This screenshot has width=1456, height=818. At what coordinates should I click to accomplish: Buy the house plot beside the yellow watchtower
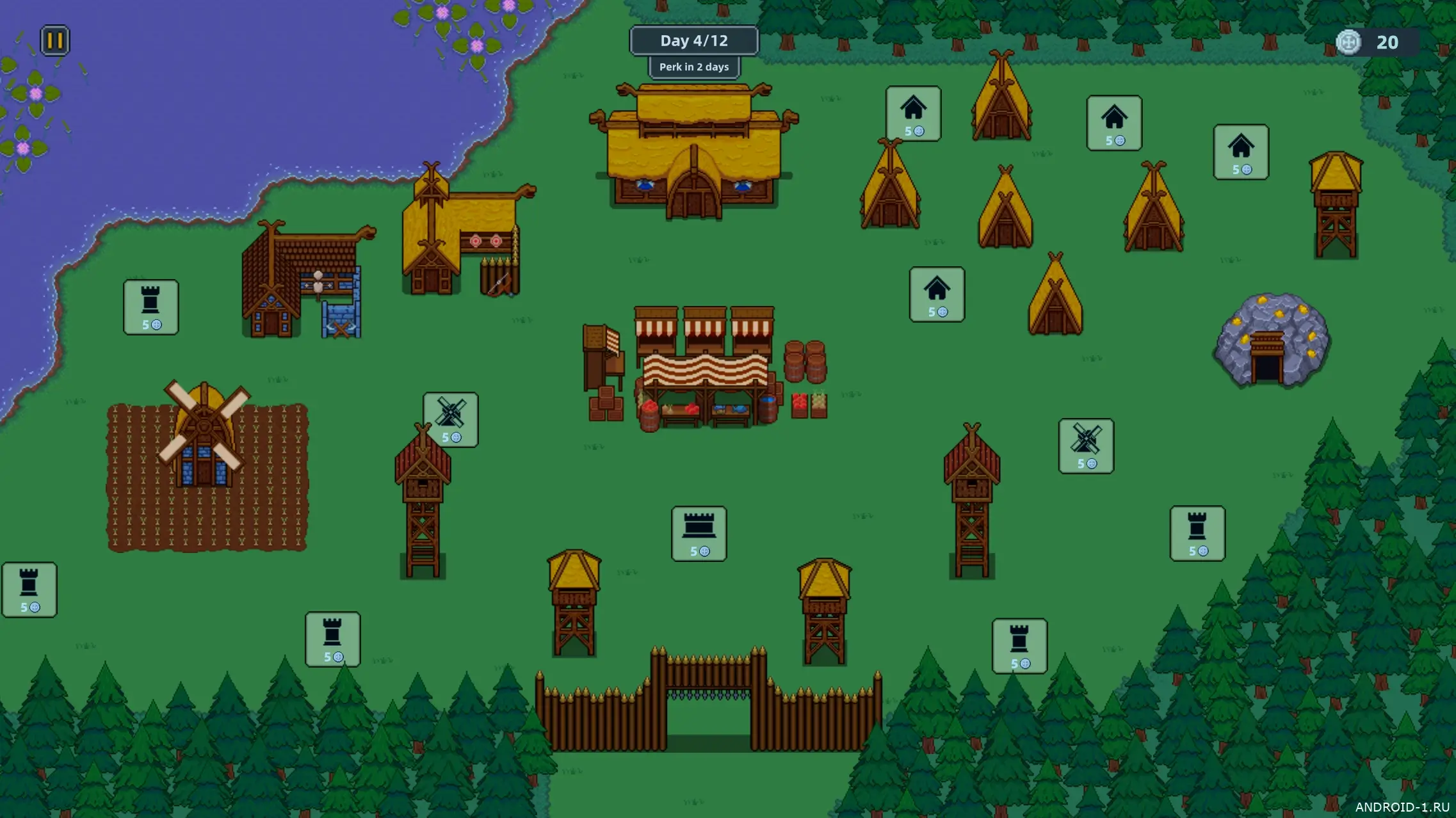(1241, 152)
